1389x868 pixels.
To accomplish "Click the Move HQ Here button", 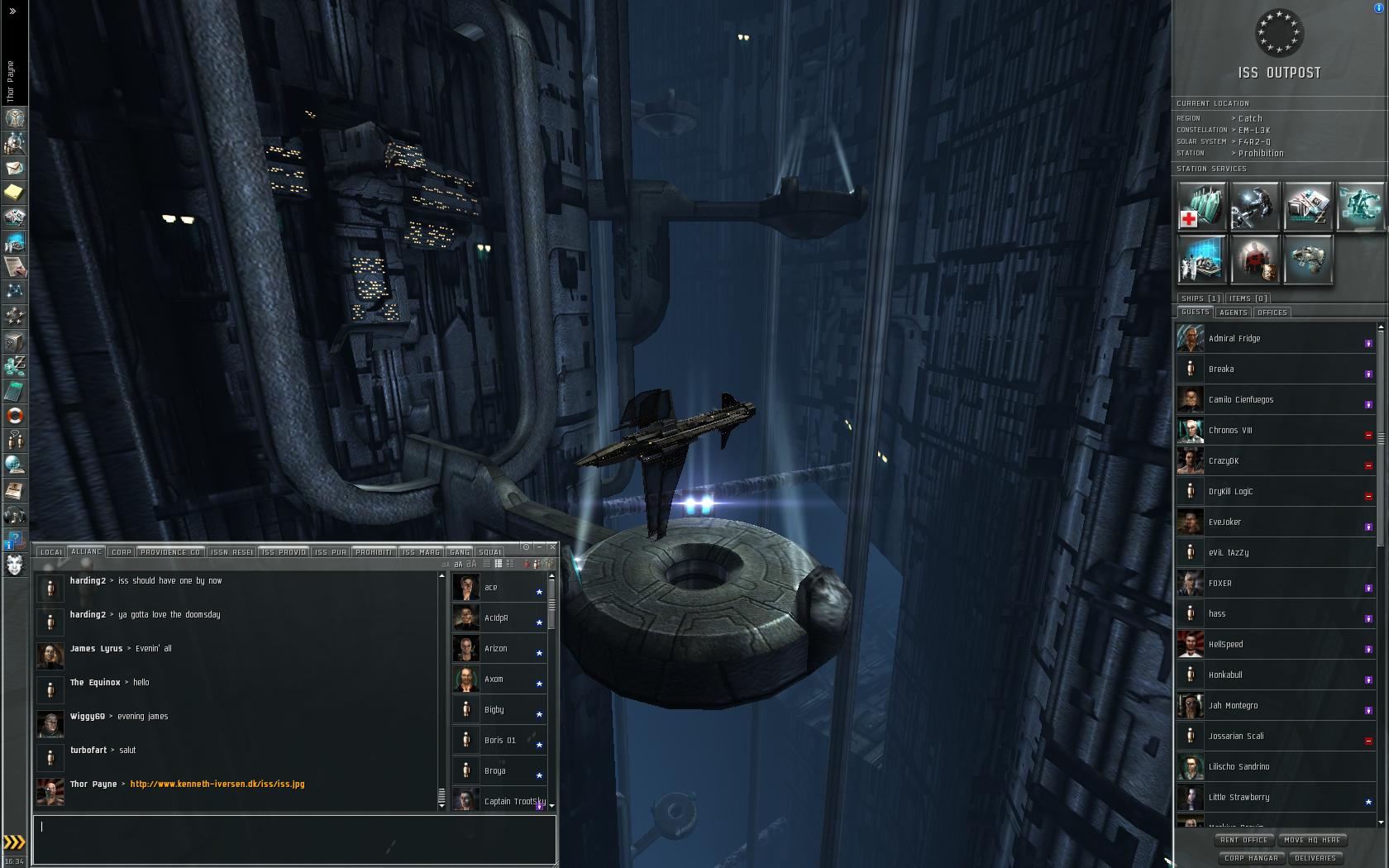I will tap(1312, 840).
